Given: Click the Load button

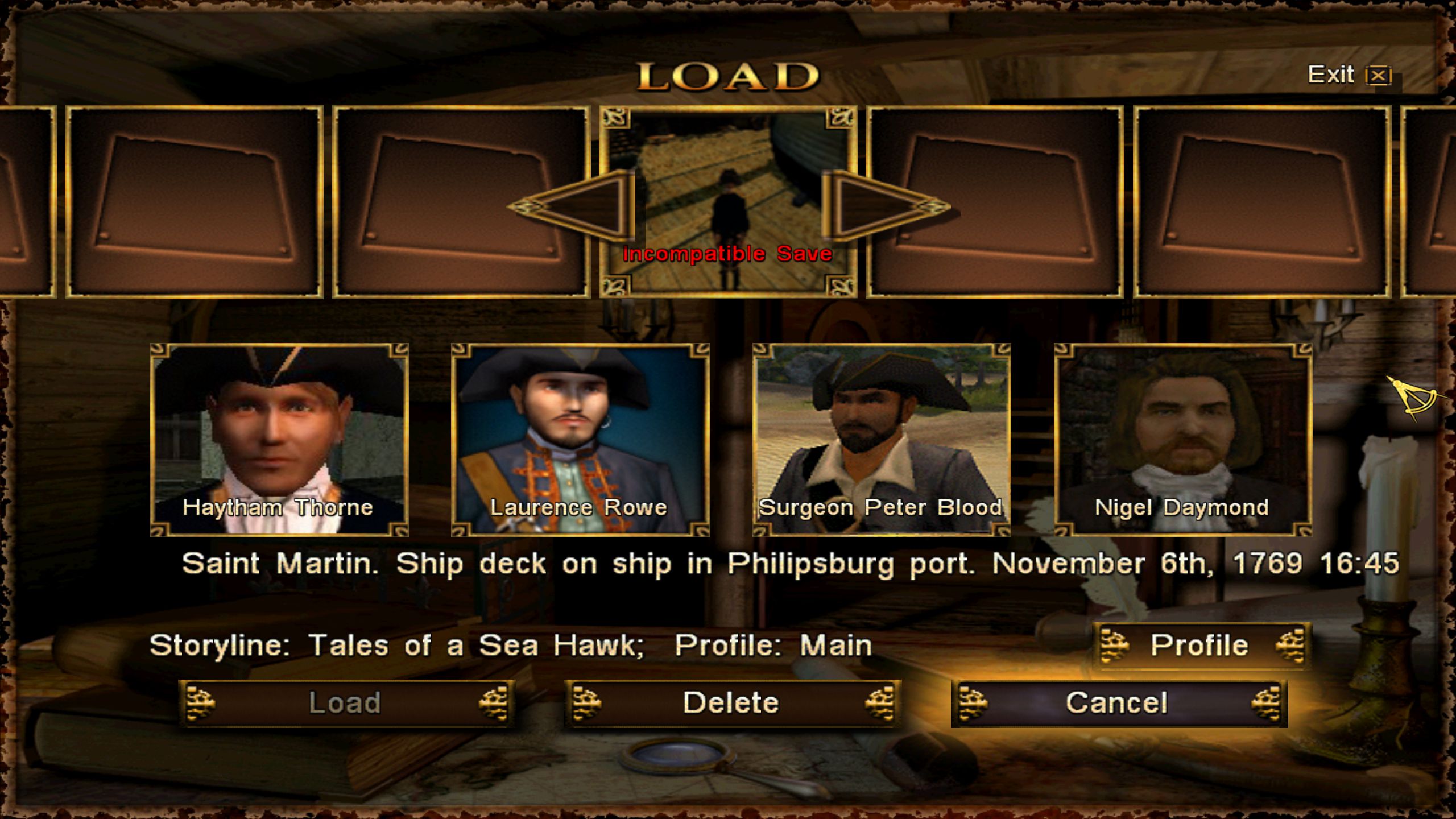Looking at the screenshot, I should pos(346,703).
